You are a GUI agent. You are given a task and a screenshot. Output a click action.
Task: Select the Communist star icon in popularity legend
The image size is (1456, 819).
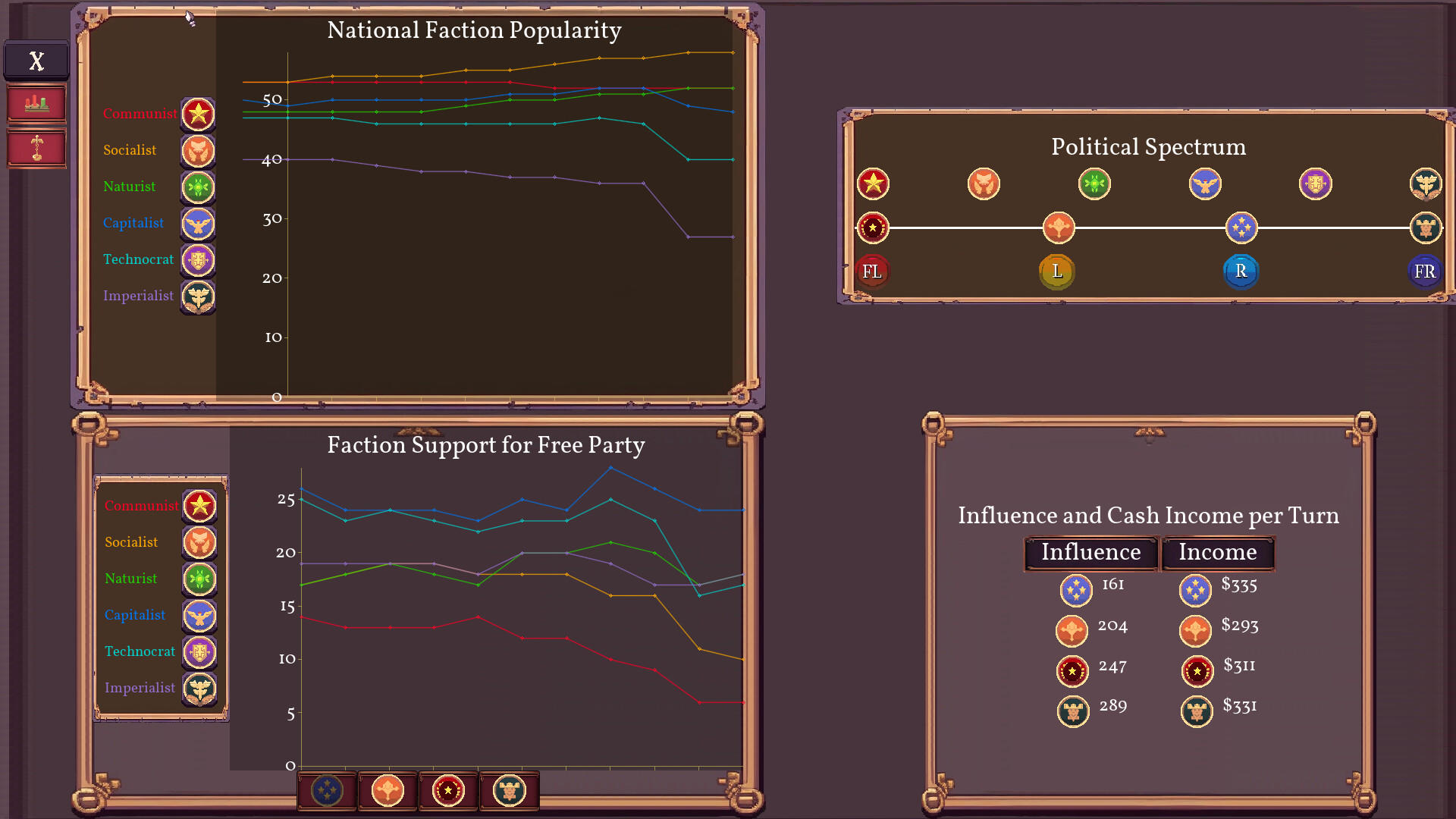click(198, 114)
